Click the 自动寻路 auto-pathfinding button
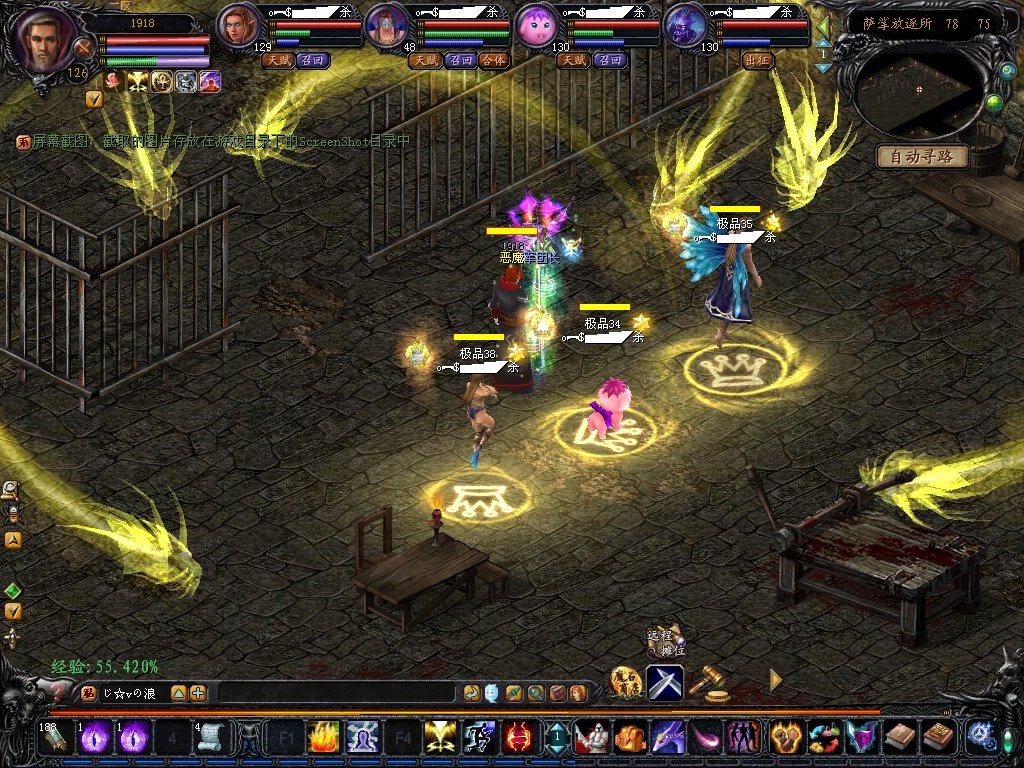 [922, 157]
